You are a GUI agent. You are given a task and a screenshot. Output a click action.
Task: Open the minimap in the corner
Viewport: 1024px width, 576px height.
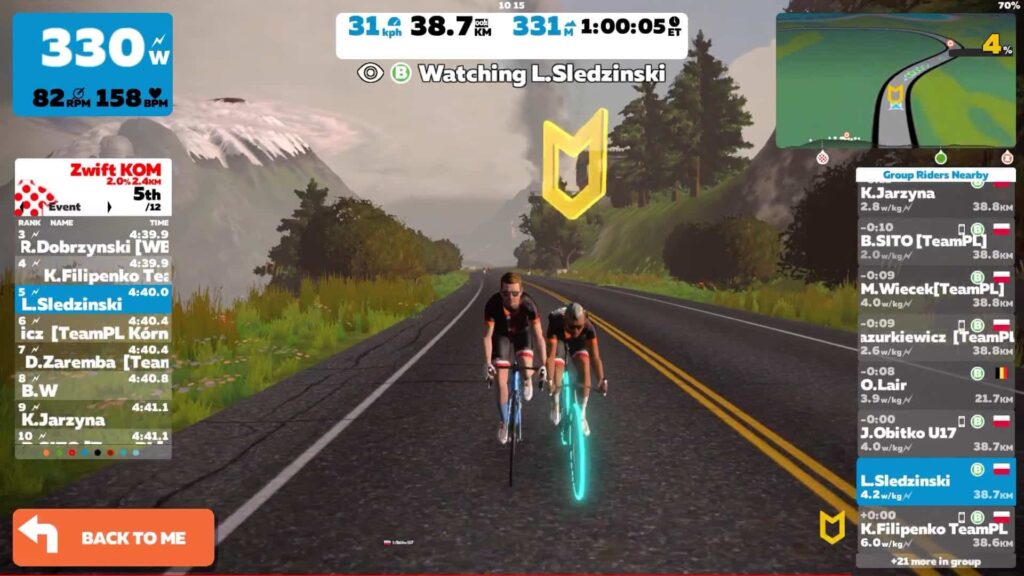click(895, 81)
